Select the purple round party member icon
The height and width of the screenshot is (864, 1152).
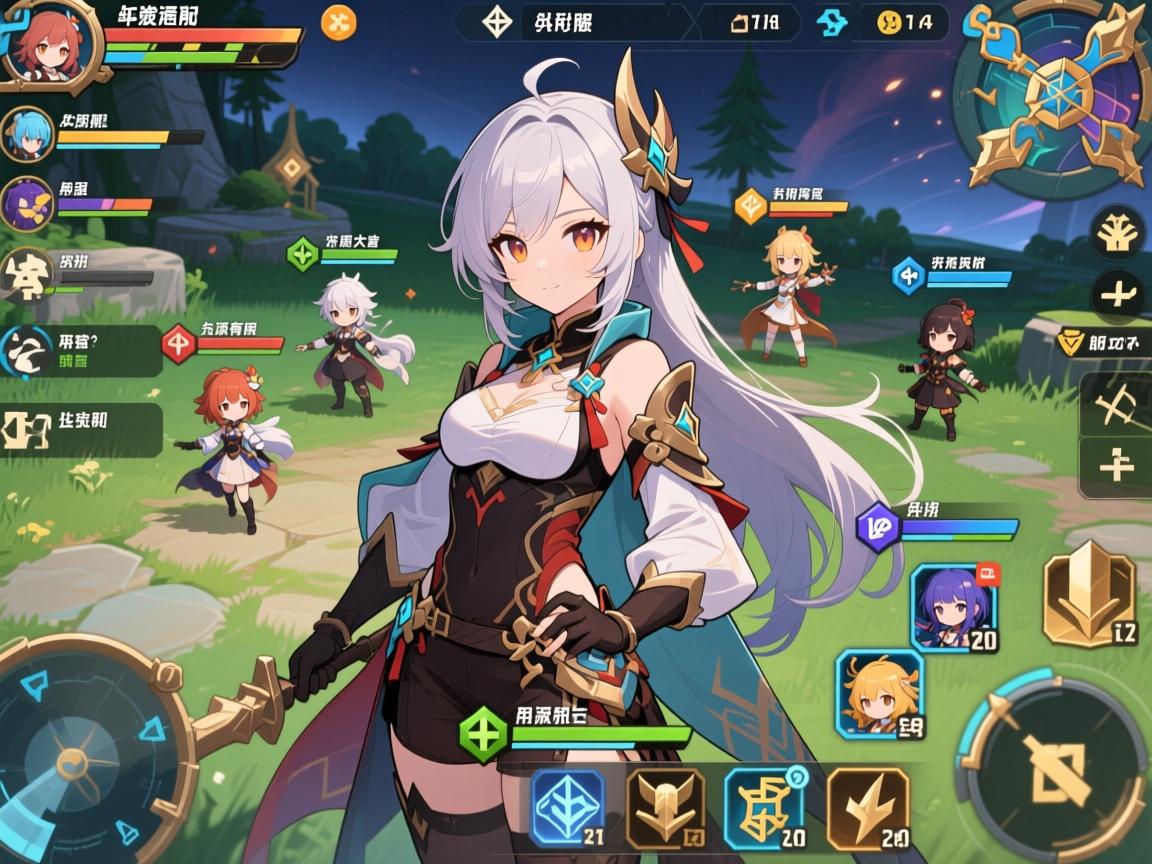click(x=28, y=202)
